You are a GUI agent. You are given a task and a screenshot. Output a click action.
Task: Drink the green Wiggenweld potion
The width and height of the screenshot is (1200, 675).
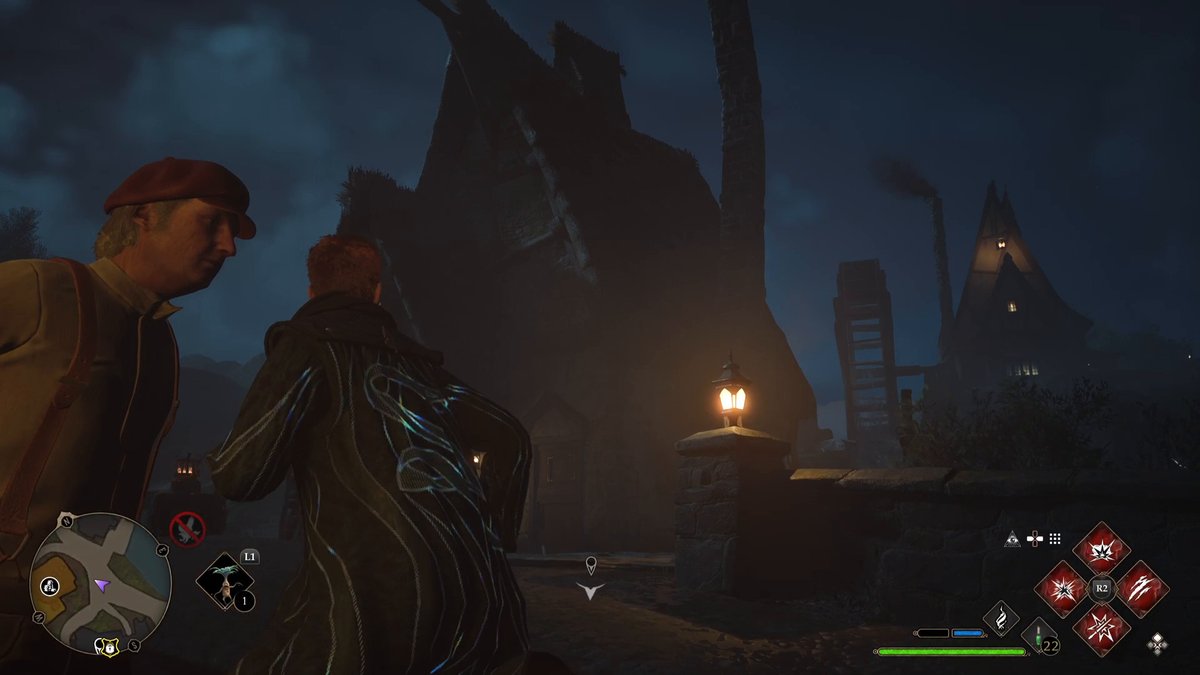[x=1038, y=635]
